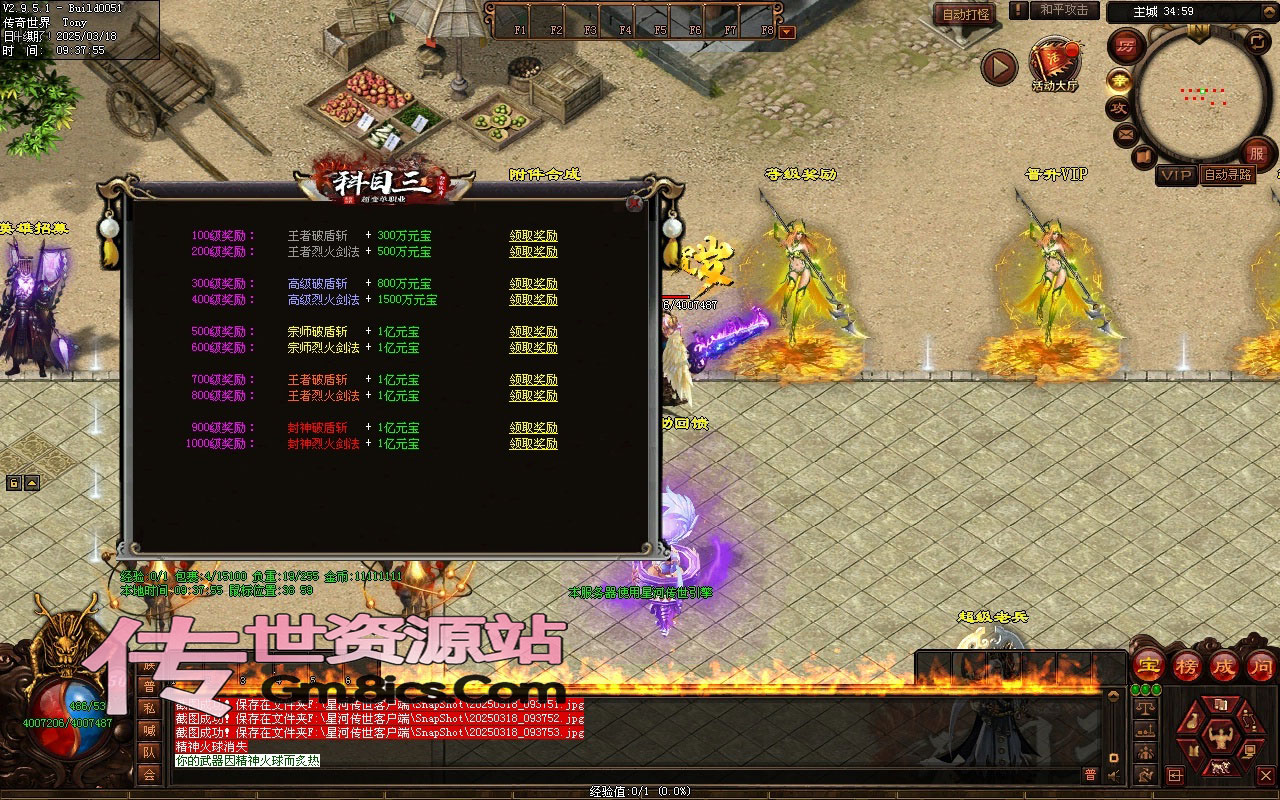Close the level reward dialog
The height and width of the screenshot is (800, 1280).
click(x=634, y=203)
